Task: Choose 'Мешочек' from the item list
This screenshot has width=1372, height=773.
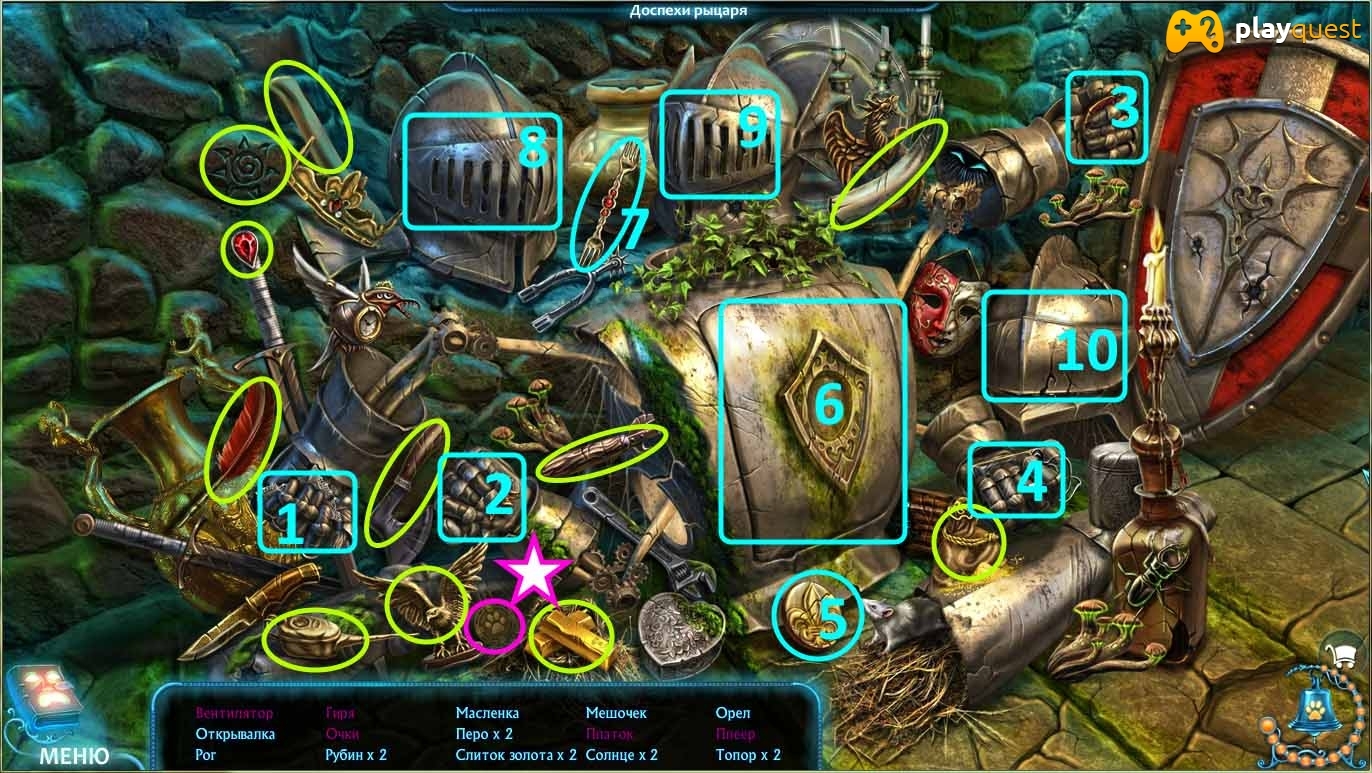Action: pos(616,713)
